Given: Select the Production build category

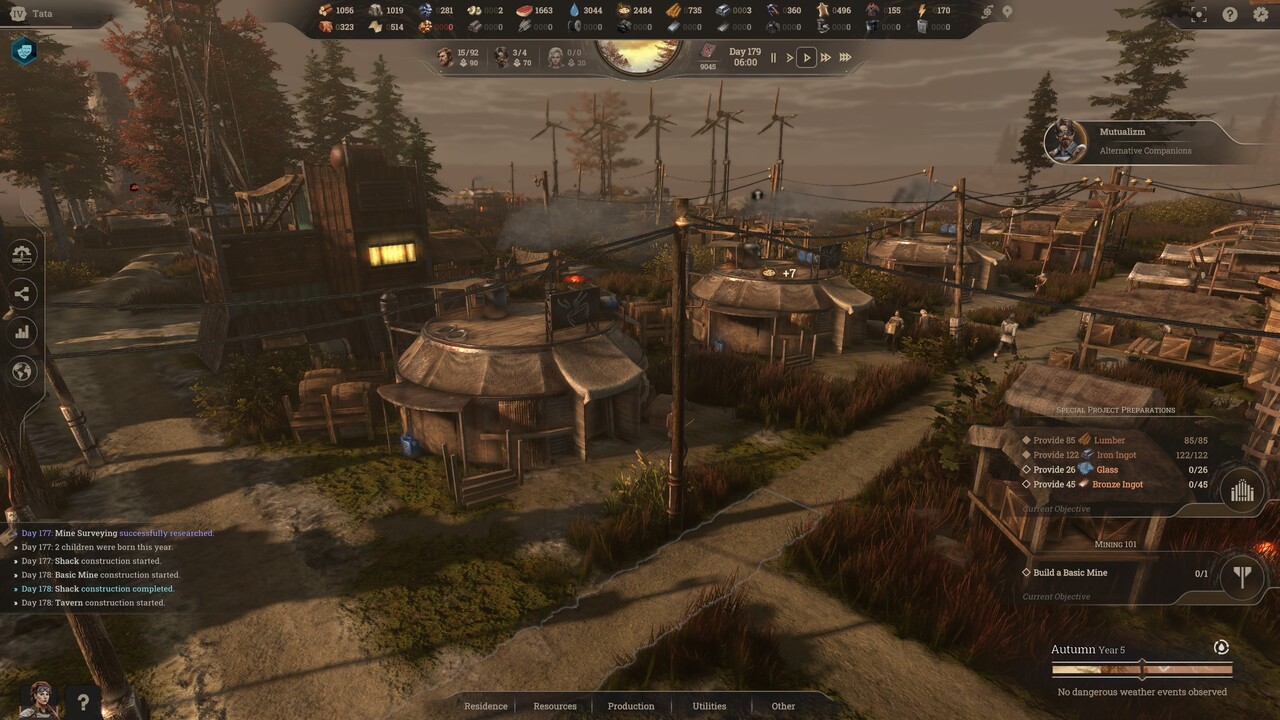Looking at the screenshot, I should pyautogui.click(x=631, y=706).
